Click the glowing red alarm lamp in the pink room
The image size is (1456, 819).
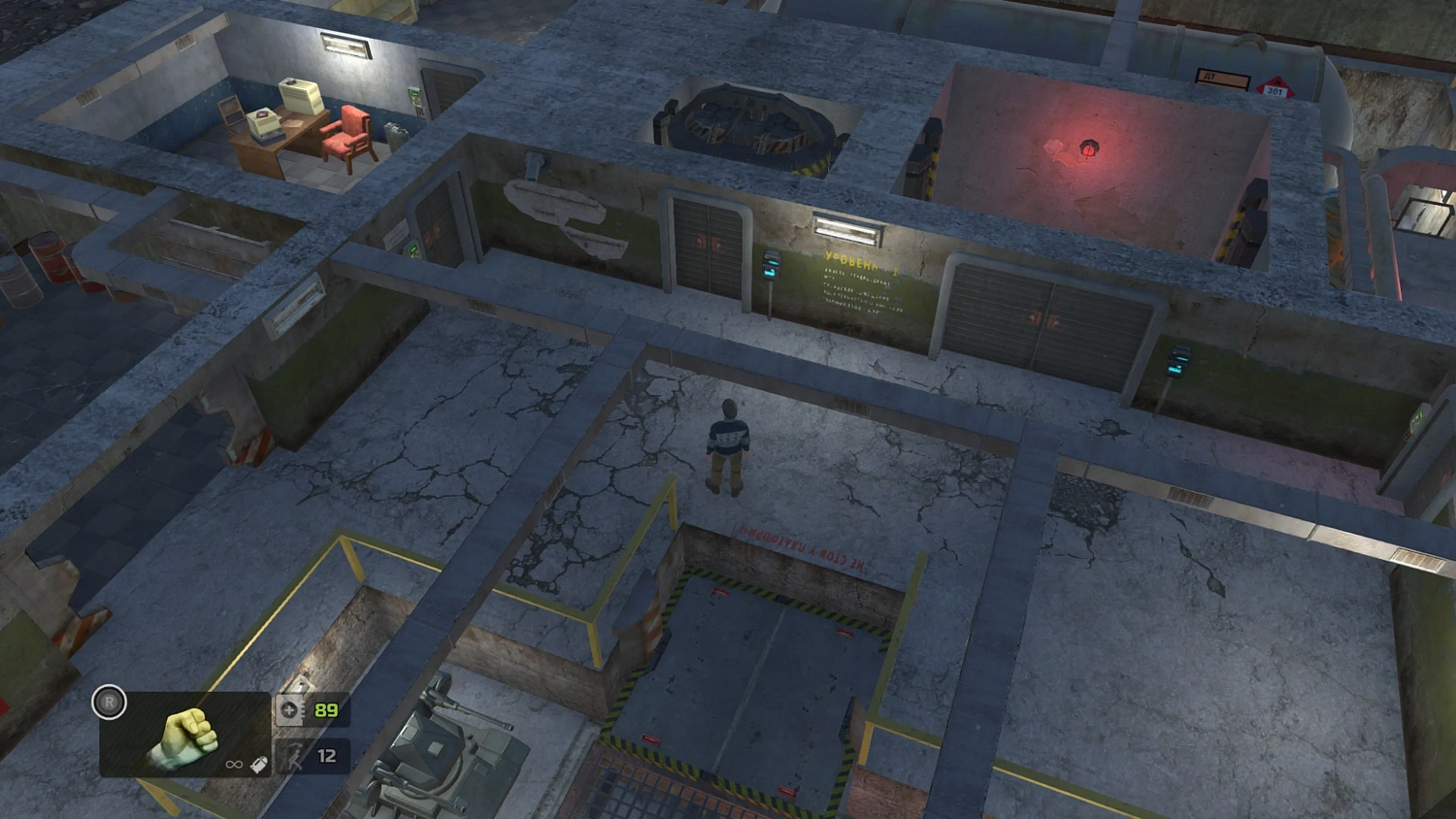point(1087,147)
